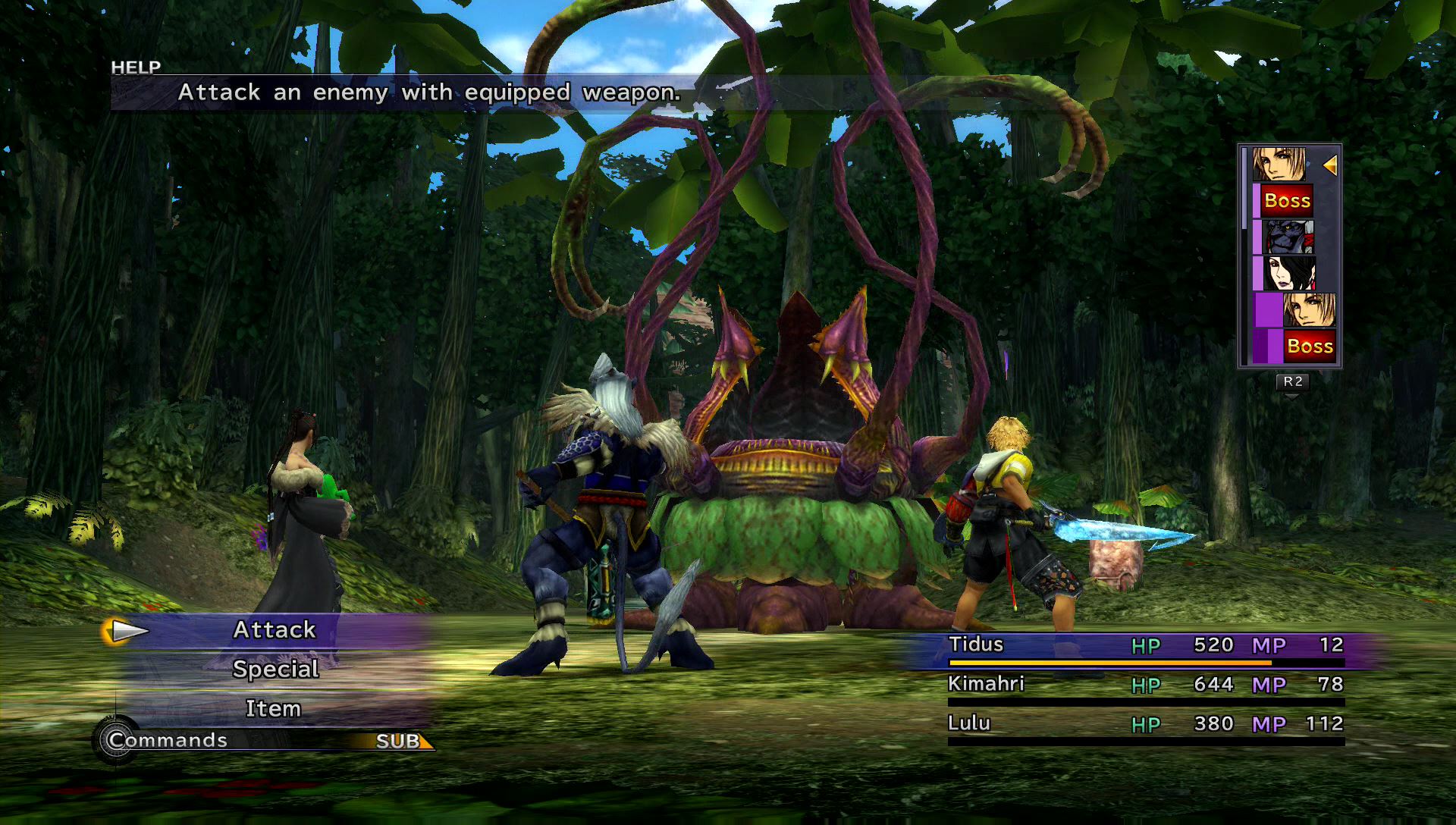Click Kimahri's portrait in the turn order
Image resolution: width=1456 pixels, height=825 pixels.
tap(1288, 237)
